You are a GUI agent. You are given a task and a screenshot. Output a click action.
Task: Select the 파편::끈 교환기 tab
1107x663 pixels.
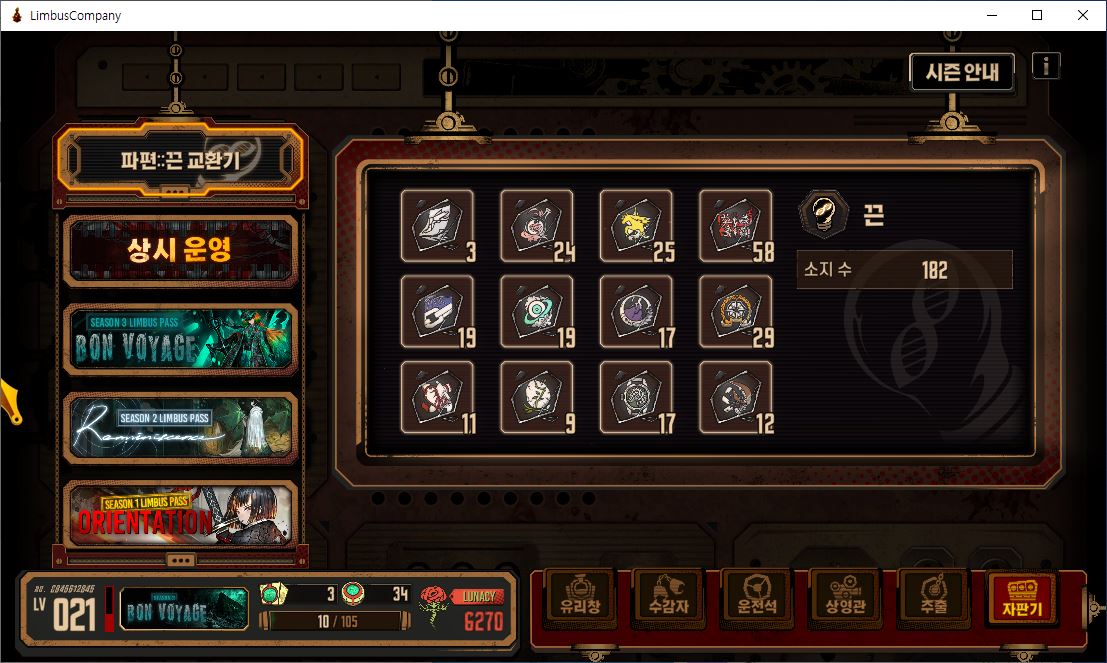(180, 158)
